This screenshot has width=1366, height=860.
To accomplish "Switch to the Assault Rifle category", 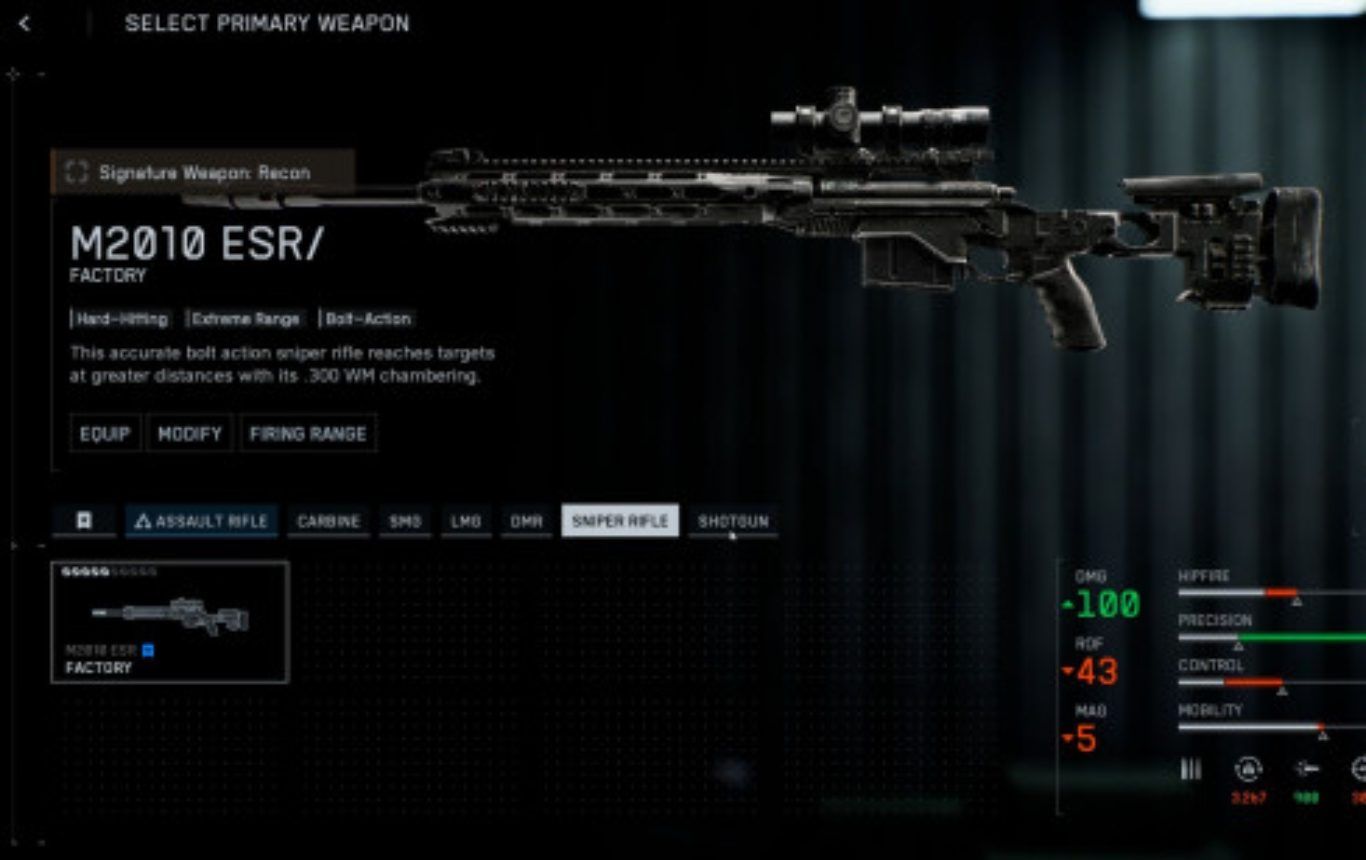I will (x=202, y=521).
